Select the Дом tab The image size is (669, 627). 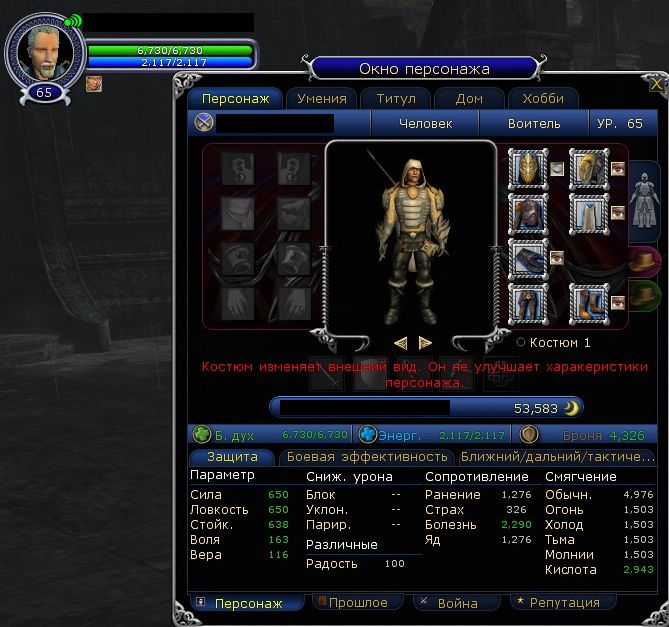[x=469, y=98]
